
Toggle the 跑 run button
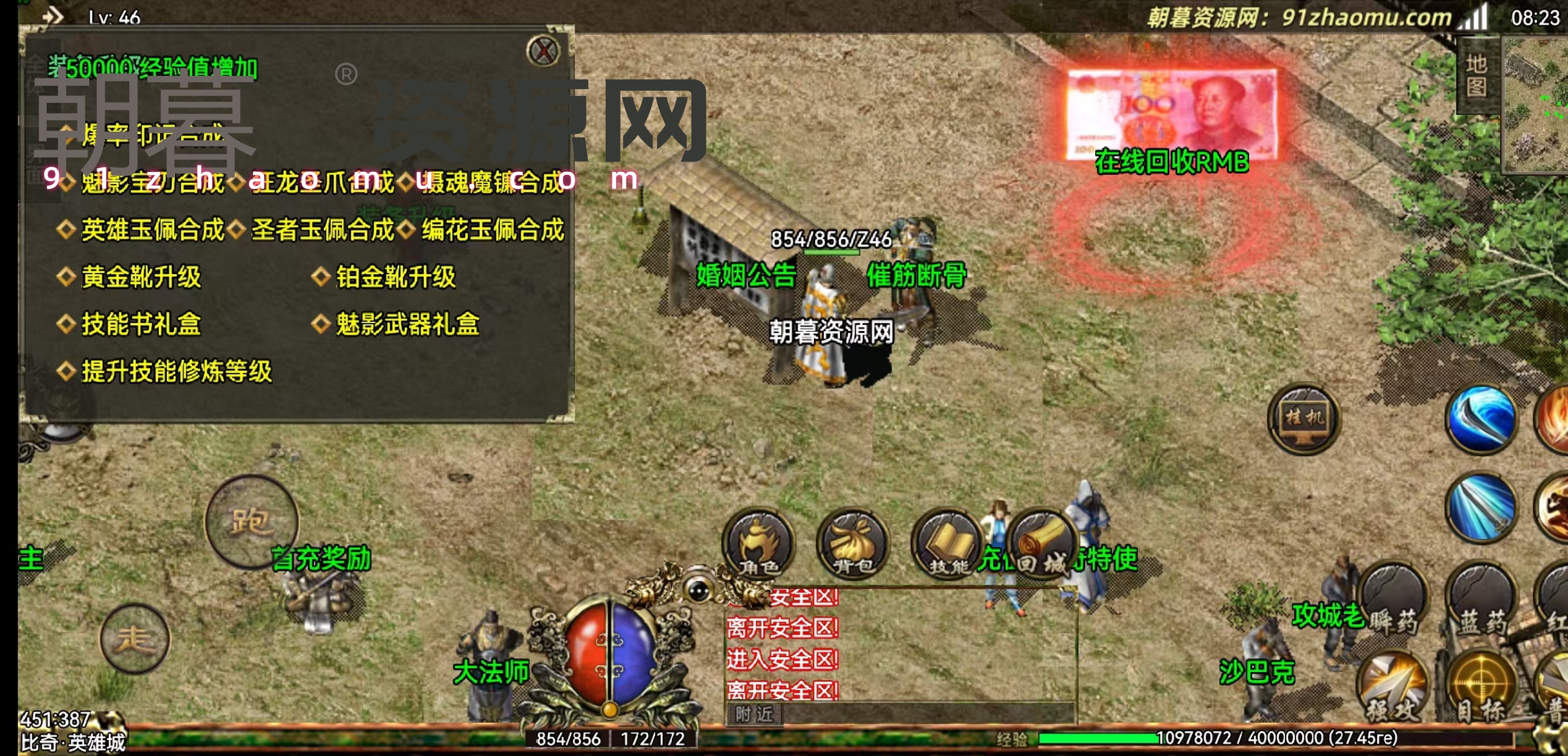coord(251,522)
